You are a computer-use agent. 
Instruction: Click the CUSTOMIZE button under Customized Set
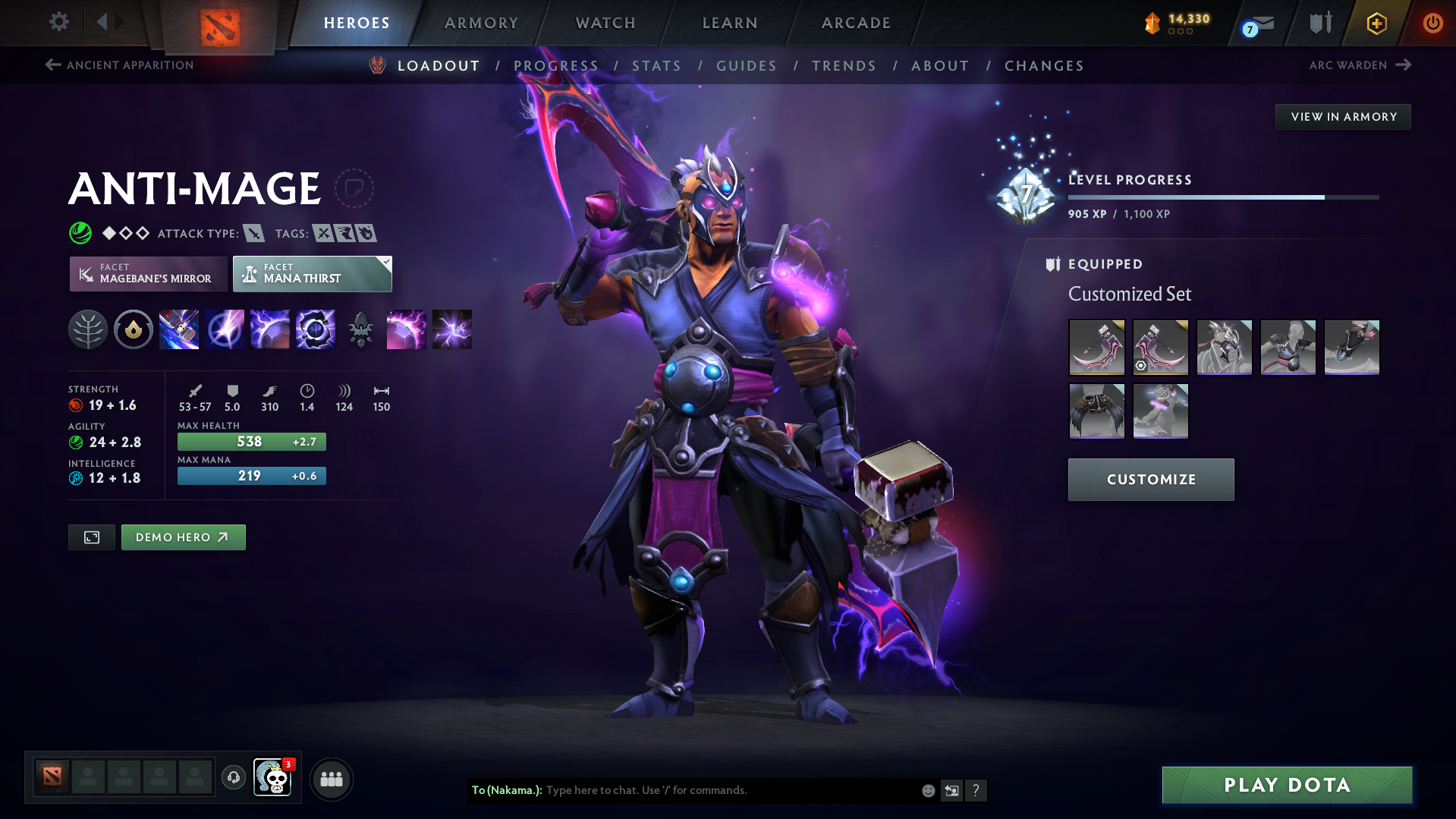coord(1150,479)
